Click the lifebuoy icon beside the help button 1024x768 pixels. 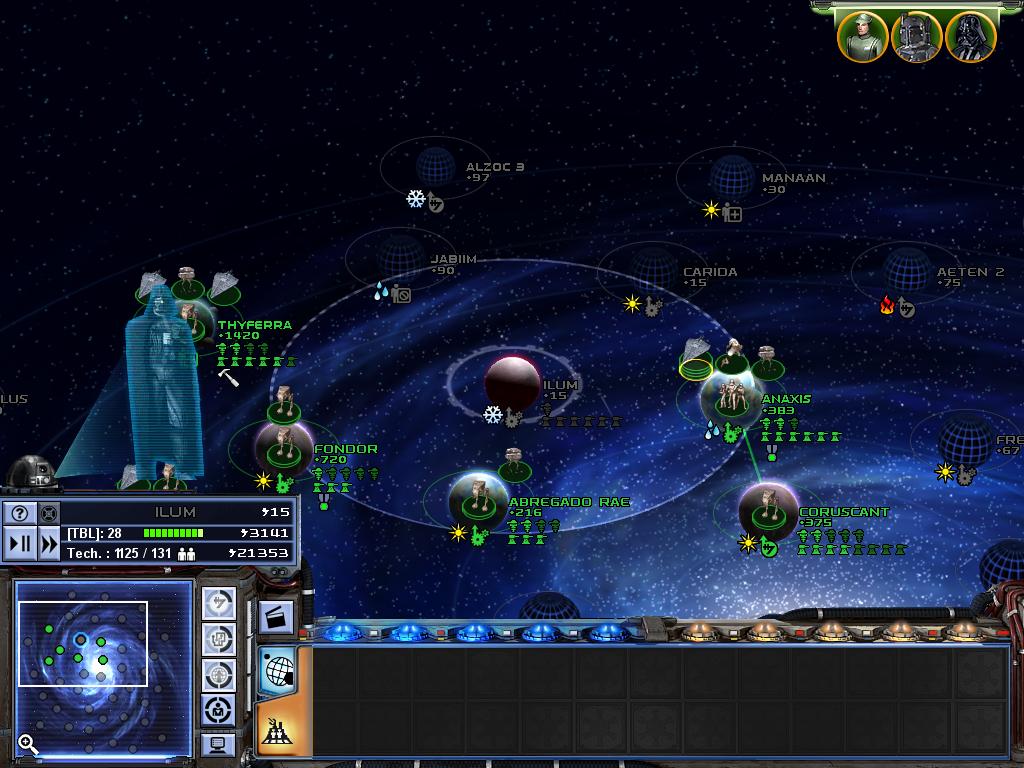[49, 514]
